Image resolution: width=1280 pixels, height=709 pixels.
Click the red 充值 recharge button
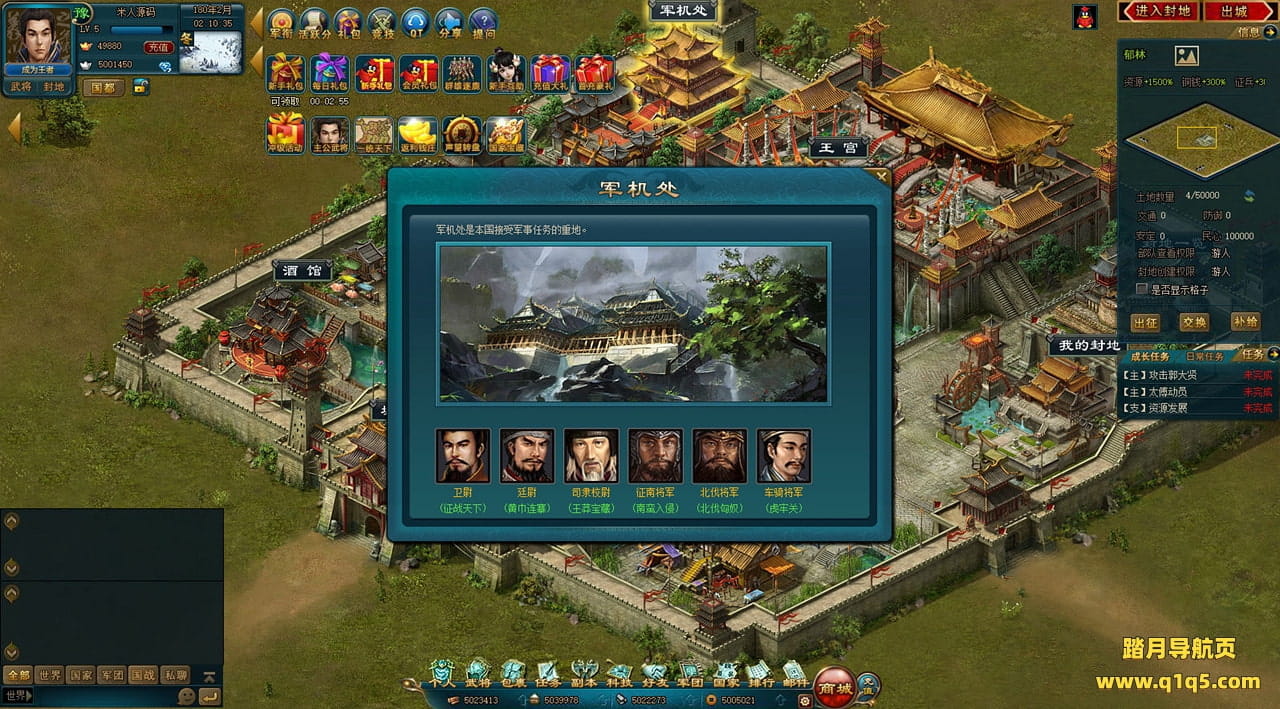coord(158,47)
